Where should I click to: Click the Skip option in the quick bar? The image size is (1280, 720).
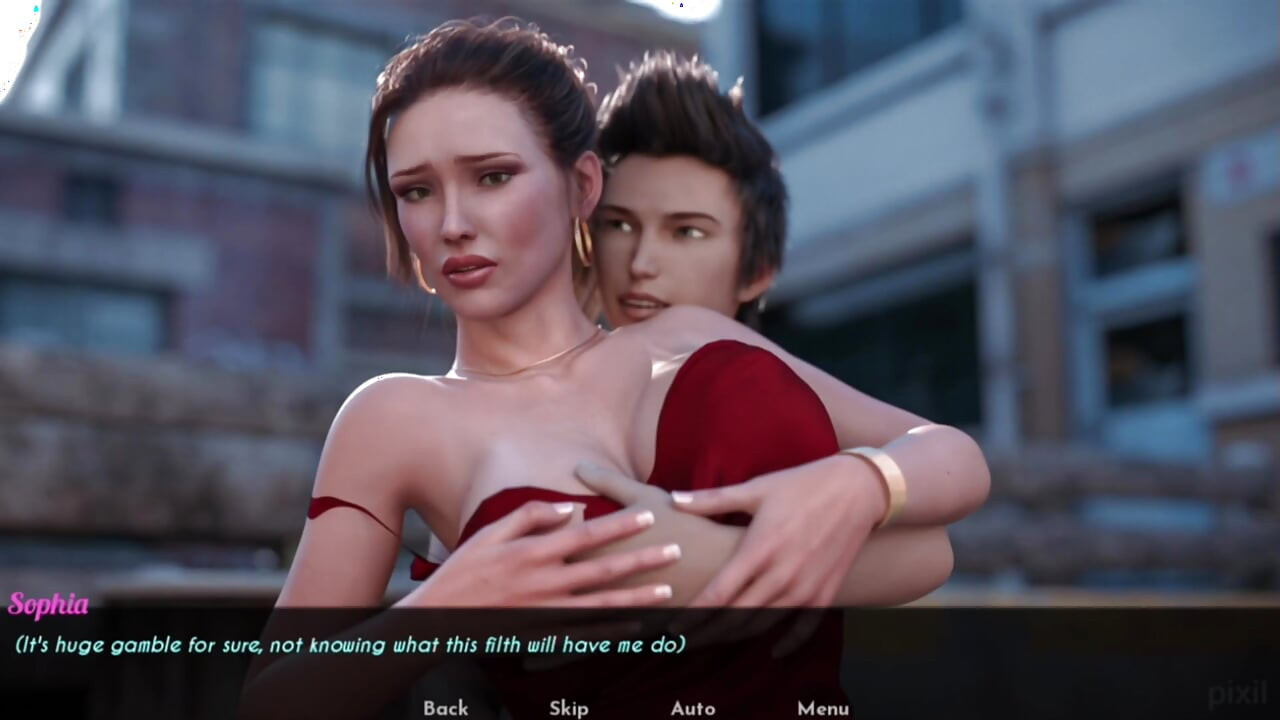pos(568,708)
